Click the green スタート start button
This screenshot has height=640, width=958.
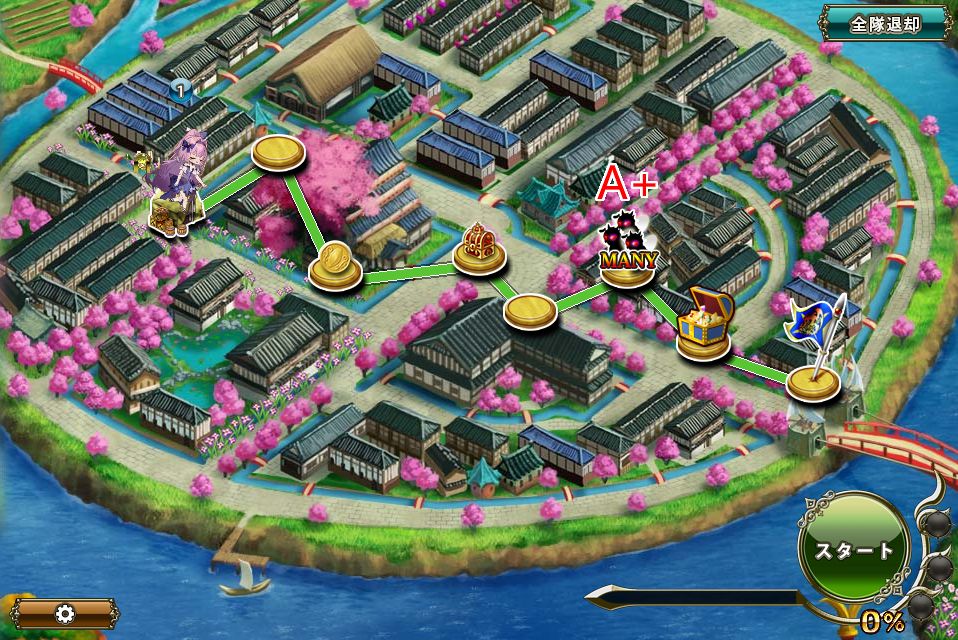click(853, 551)
